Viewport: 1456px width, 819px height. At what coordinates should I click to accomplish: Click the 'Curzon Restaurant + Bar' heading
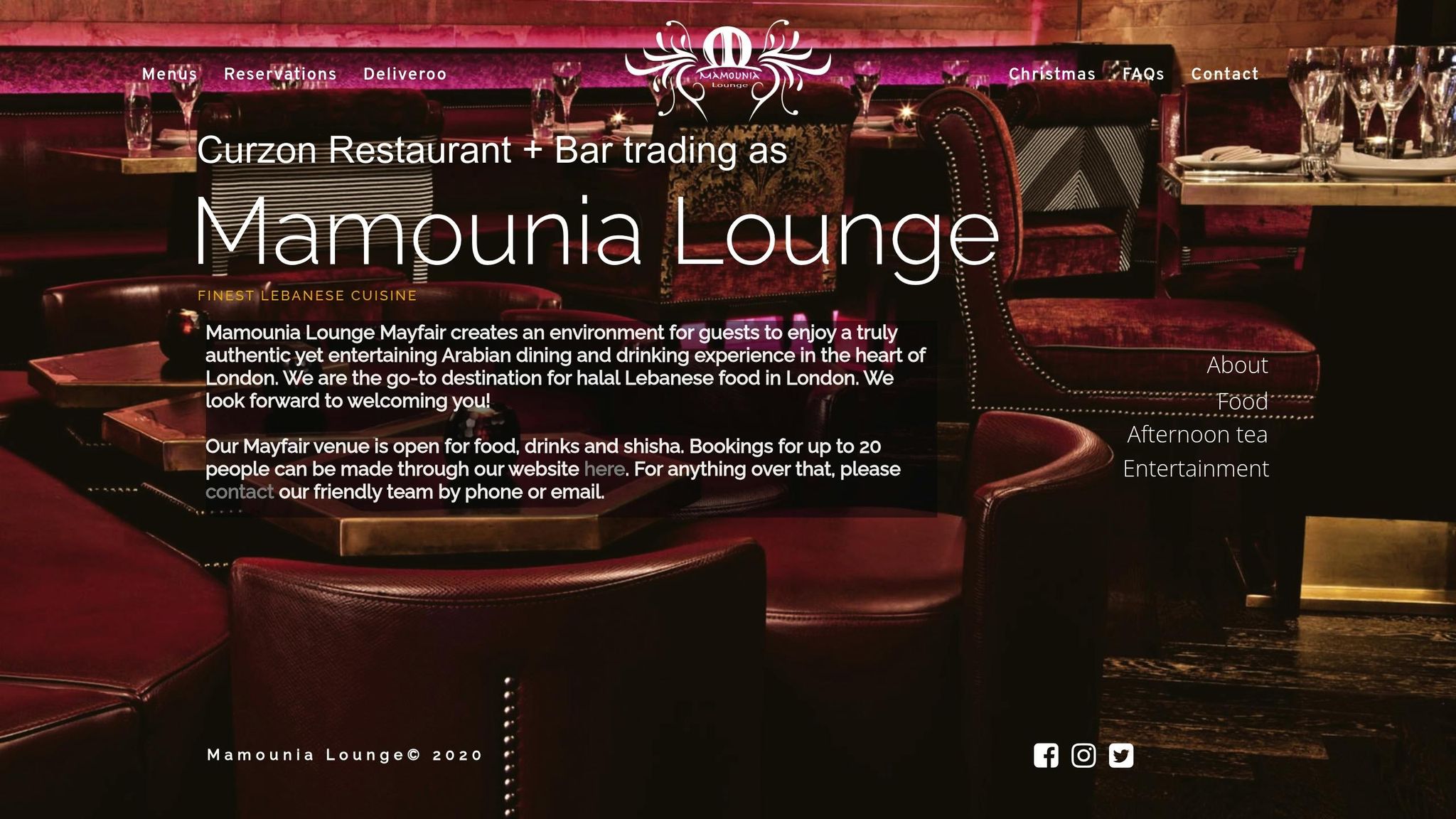tap(491, 151)
